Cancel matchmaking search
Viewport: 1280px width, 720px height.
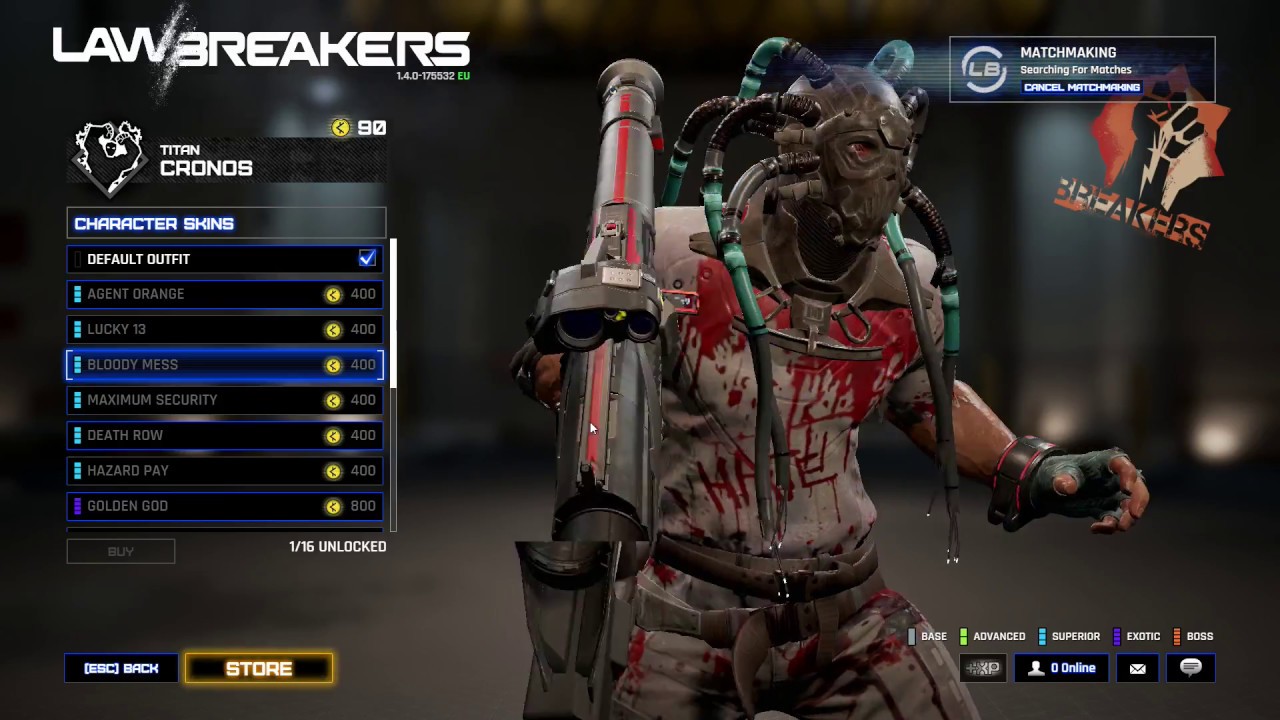pyautogui.click(x=1081, y=87)
